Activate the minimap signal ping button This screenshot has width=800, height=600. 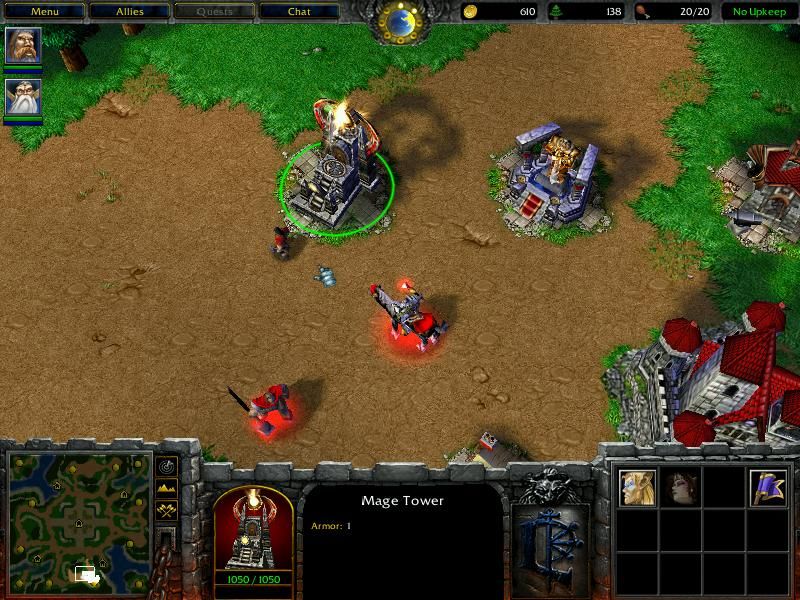tap(165, 466)
